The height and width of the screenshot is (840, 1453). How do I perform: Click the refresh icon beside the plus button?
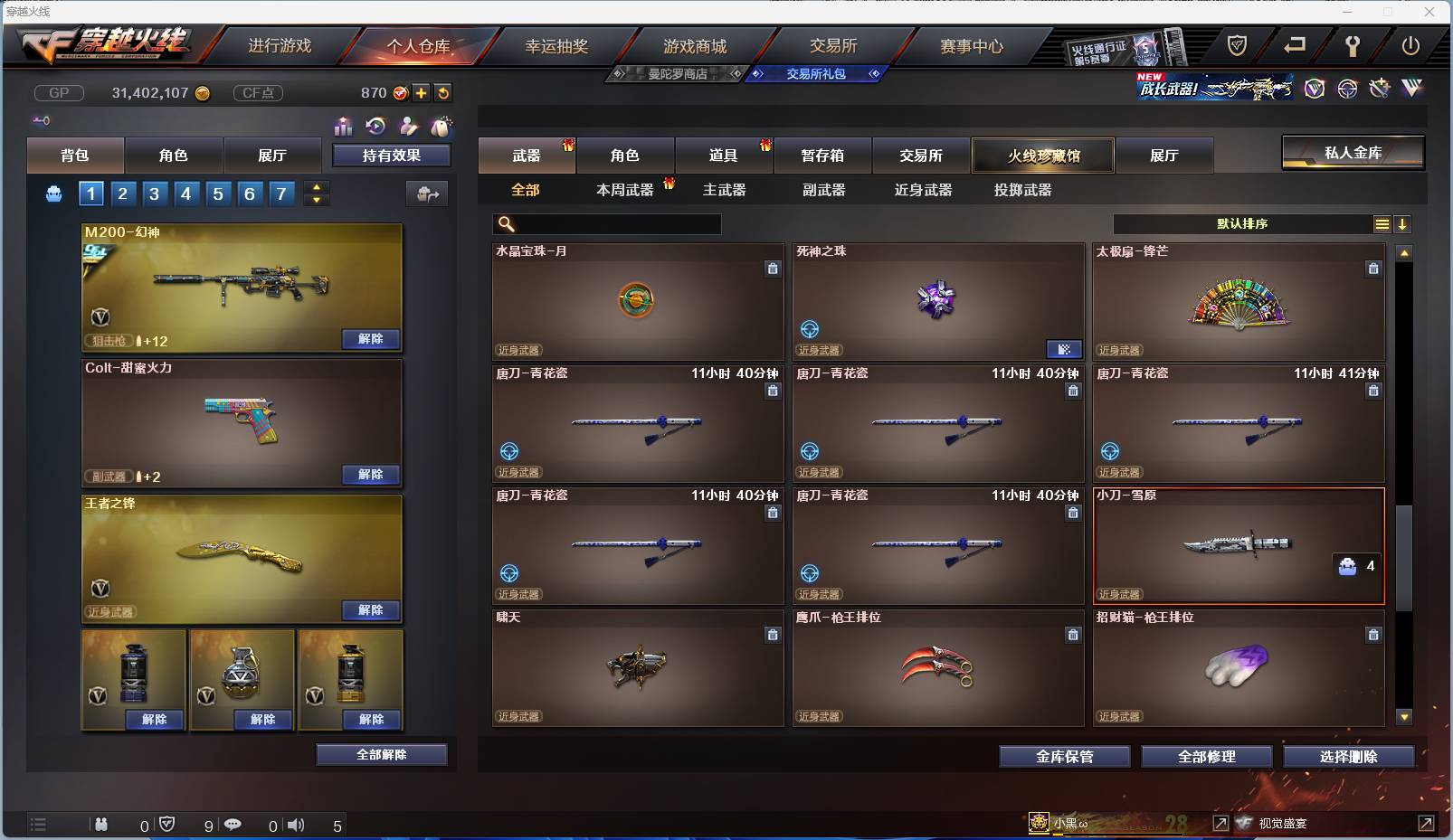(x=443, y=92)
